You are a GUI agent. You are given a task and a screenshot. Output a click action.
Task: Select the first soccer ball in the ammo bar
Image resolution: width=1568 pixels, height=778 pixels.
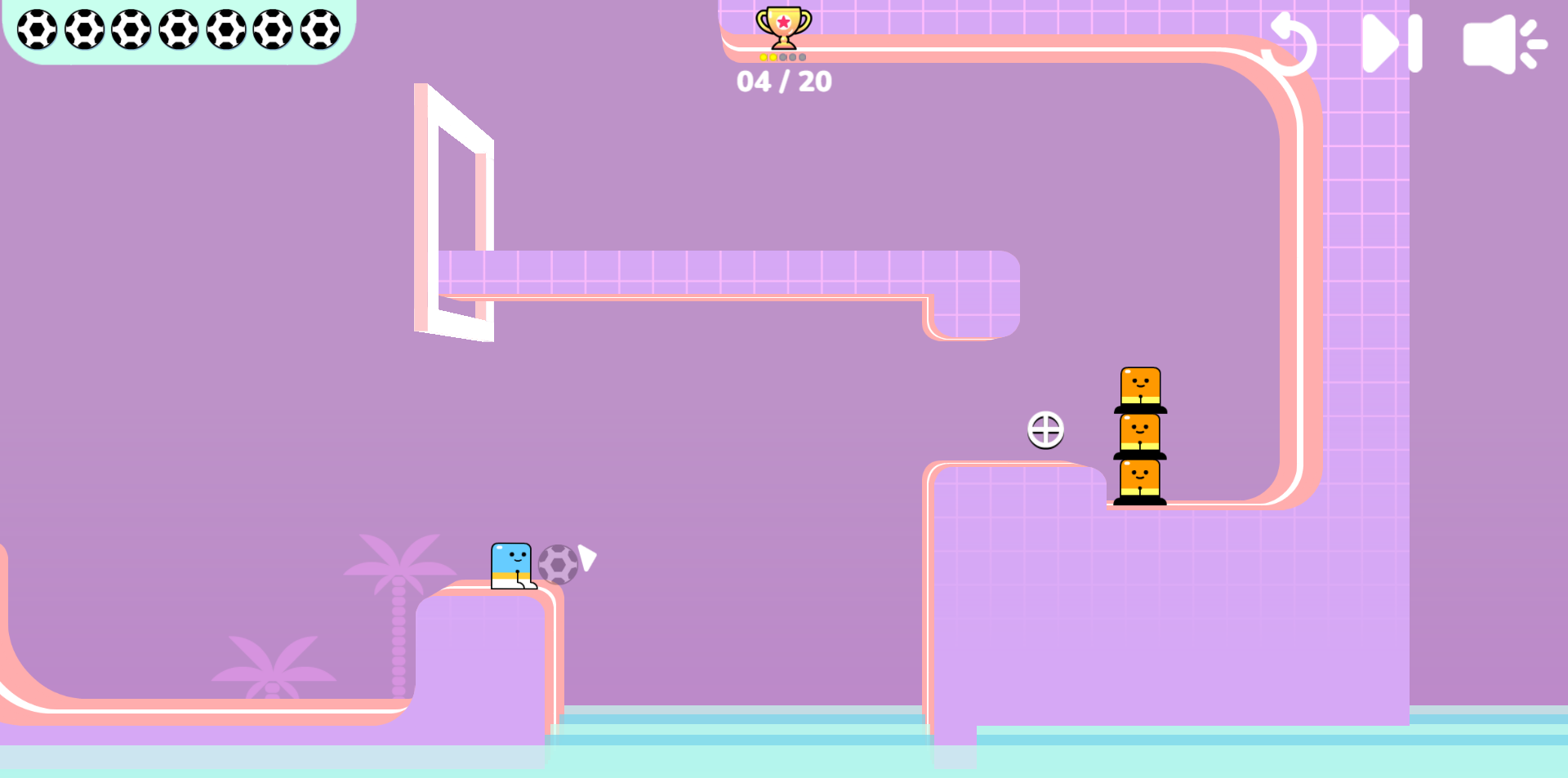[37, 28]
